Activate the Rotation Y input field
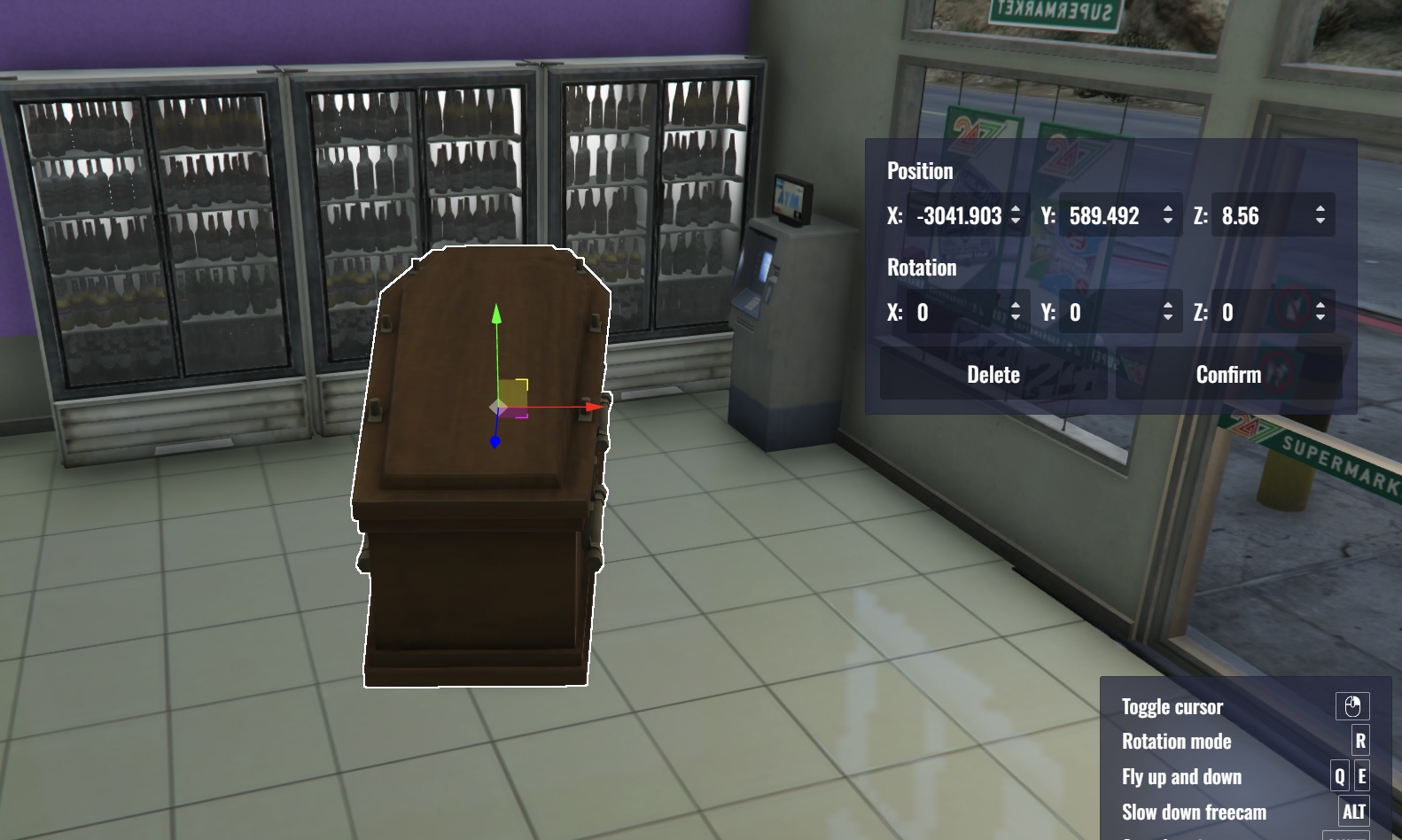 1110,312
